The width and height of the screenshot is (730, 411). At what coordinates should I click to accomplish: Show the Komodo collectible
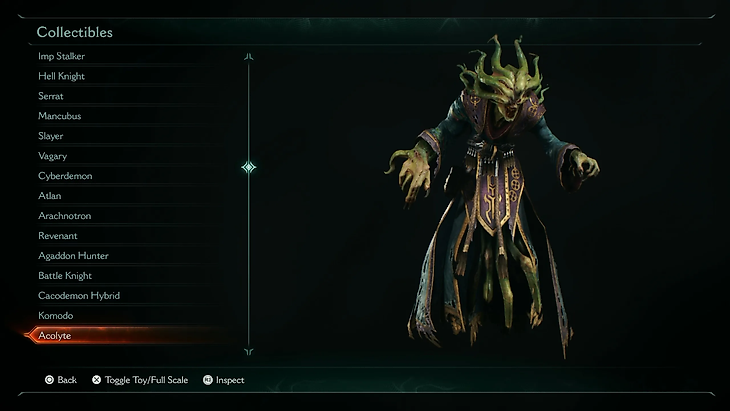click(56, 316)
